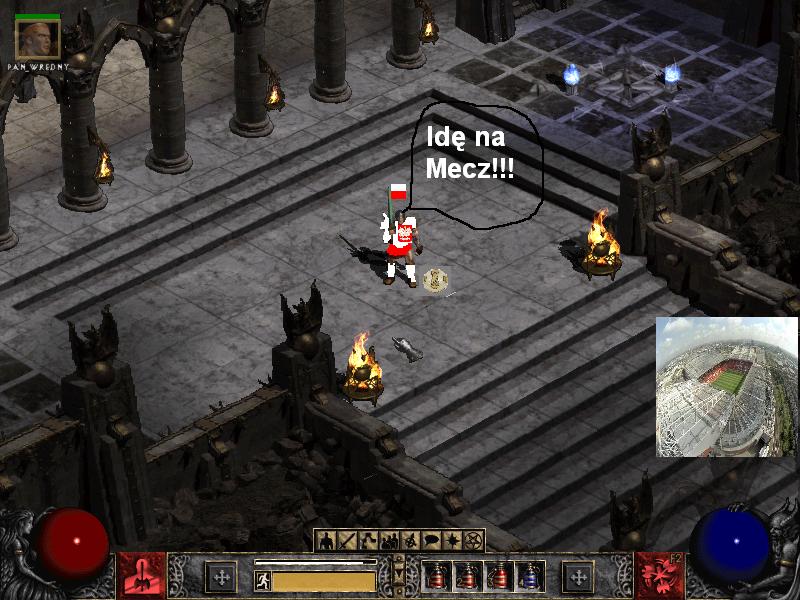This screenshot has width=800, height=600.
Task: Open the skill tree panel icon
Action: click(369, 541)
